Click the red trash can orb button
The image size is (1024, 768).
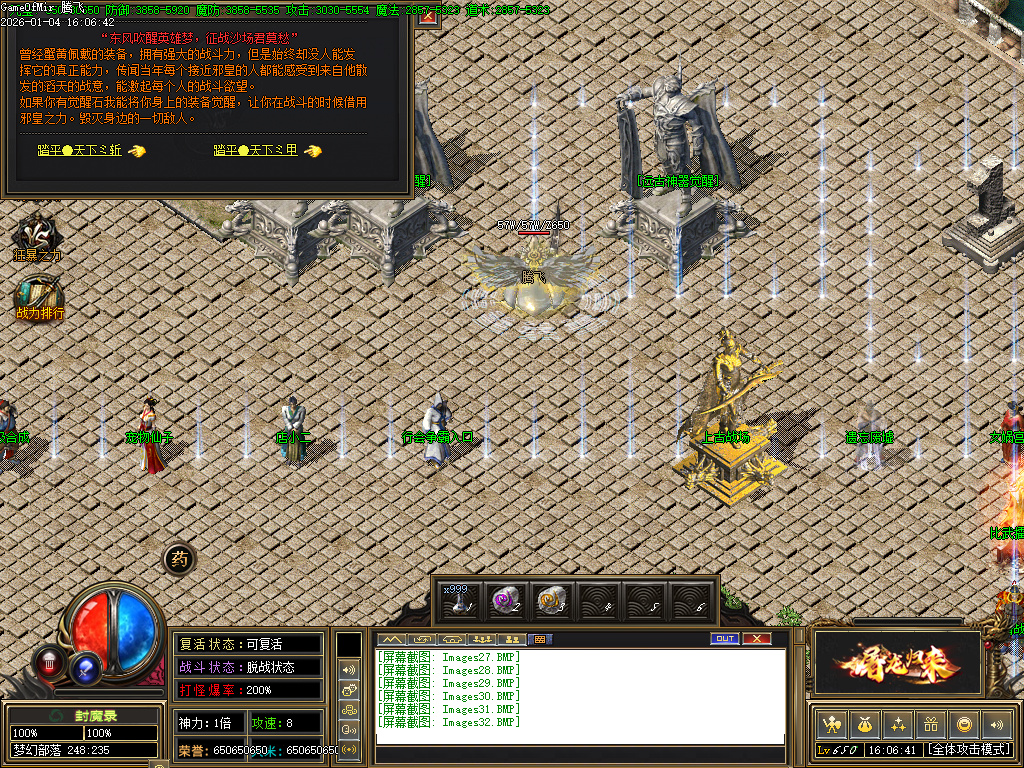[49, 660]
